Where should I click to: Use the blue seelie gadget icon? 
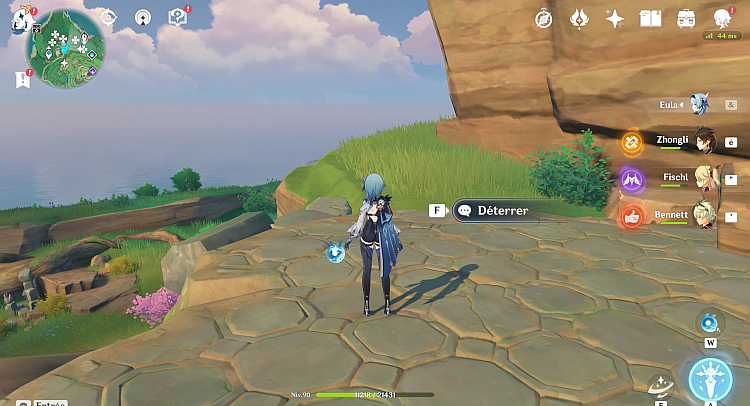tap(710, 321)
